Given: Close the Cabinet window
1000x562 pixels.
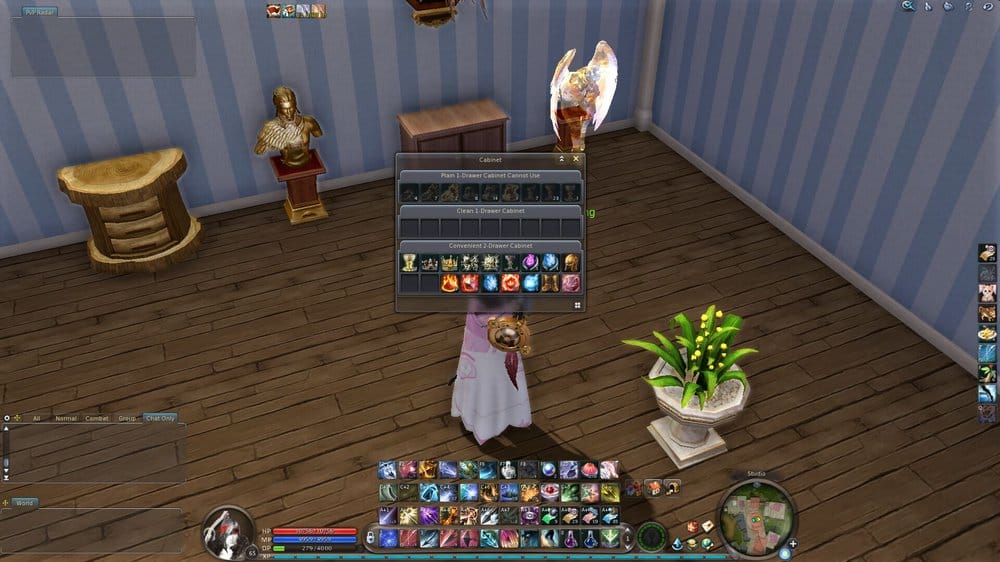Looking at the screenshot, I should coord(575,159).
